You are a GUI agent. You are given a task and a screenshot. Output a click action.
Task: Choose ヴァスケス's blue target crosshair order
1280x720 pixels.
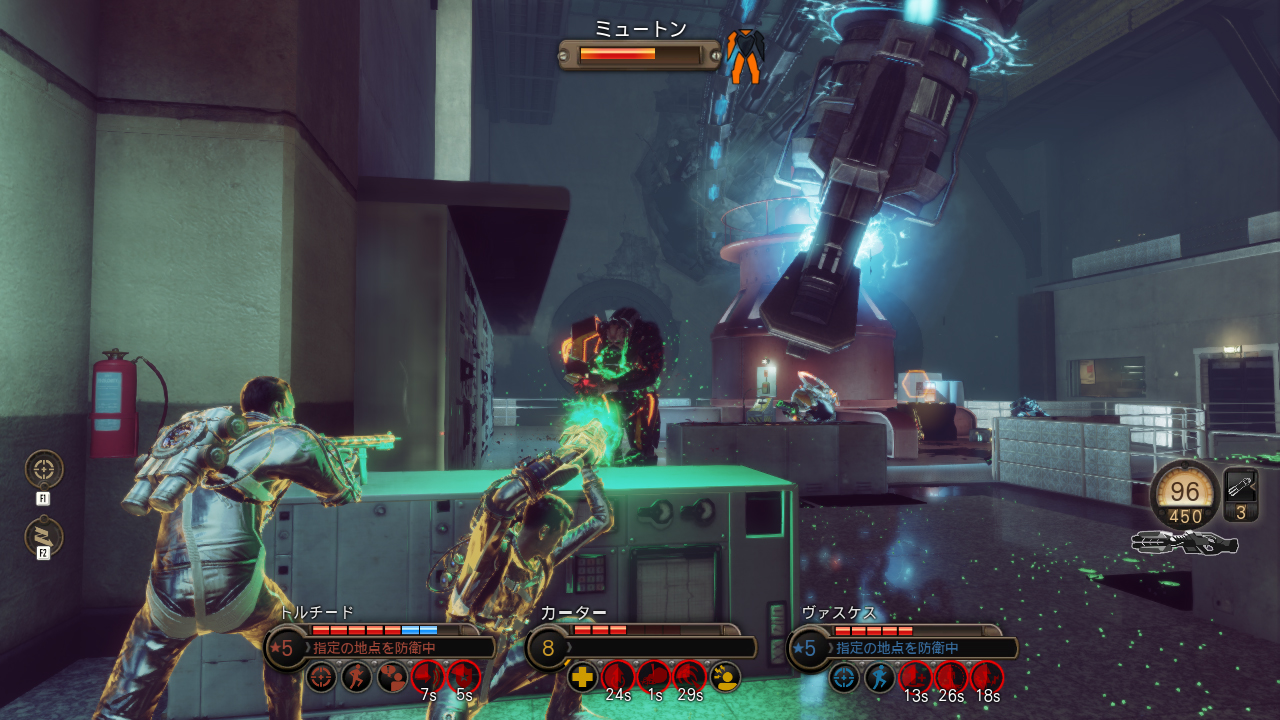tap(844, 677)
